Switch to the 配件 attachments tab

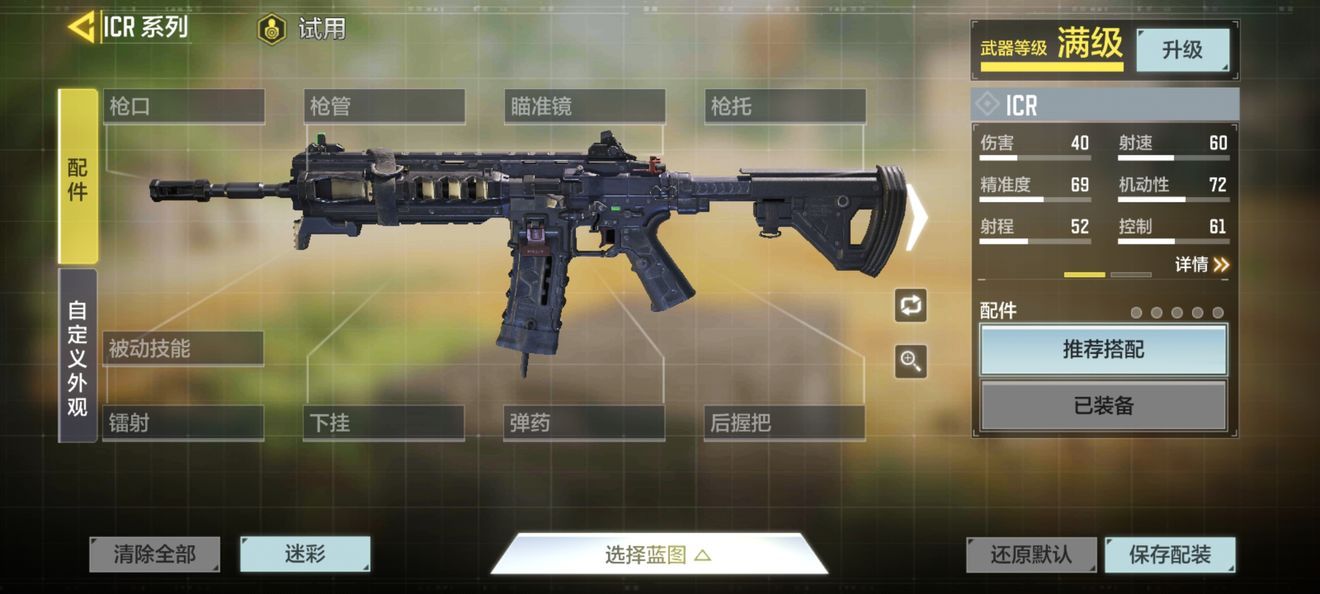tap(78, 177)
